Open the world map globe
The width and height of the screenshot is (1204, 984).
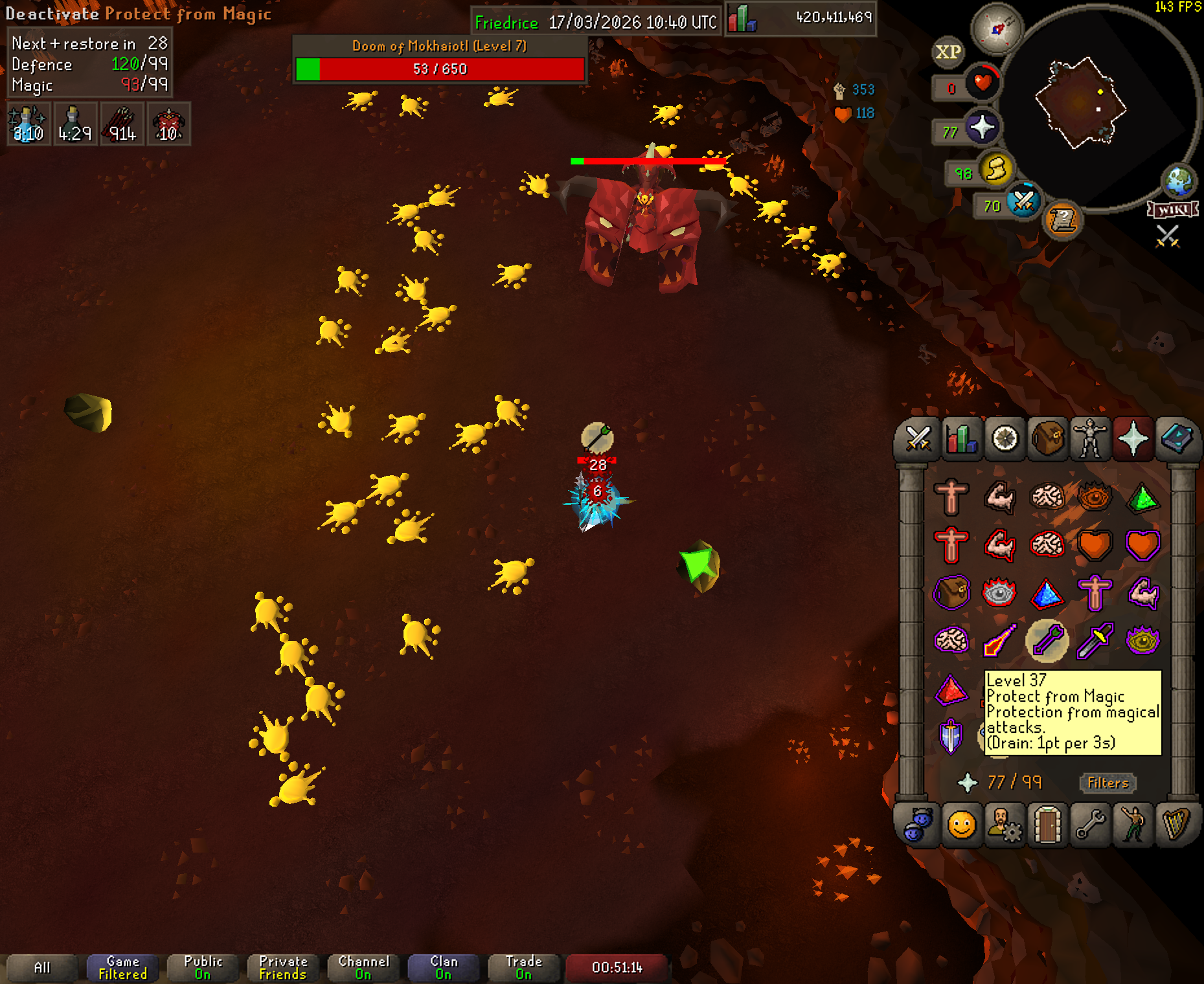[x=1178, y=181]
